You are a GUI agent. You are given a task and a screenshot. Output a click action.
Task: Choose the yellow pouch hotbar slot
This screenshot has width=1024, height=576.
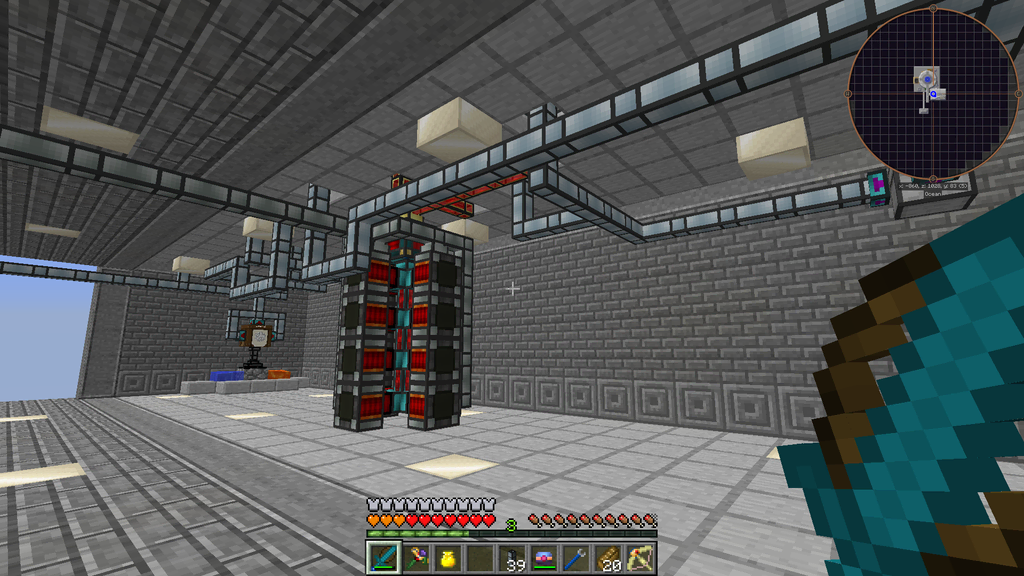(x=448, y=558)
